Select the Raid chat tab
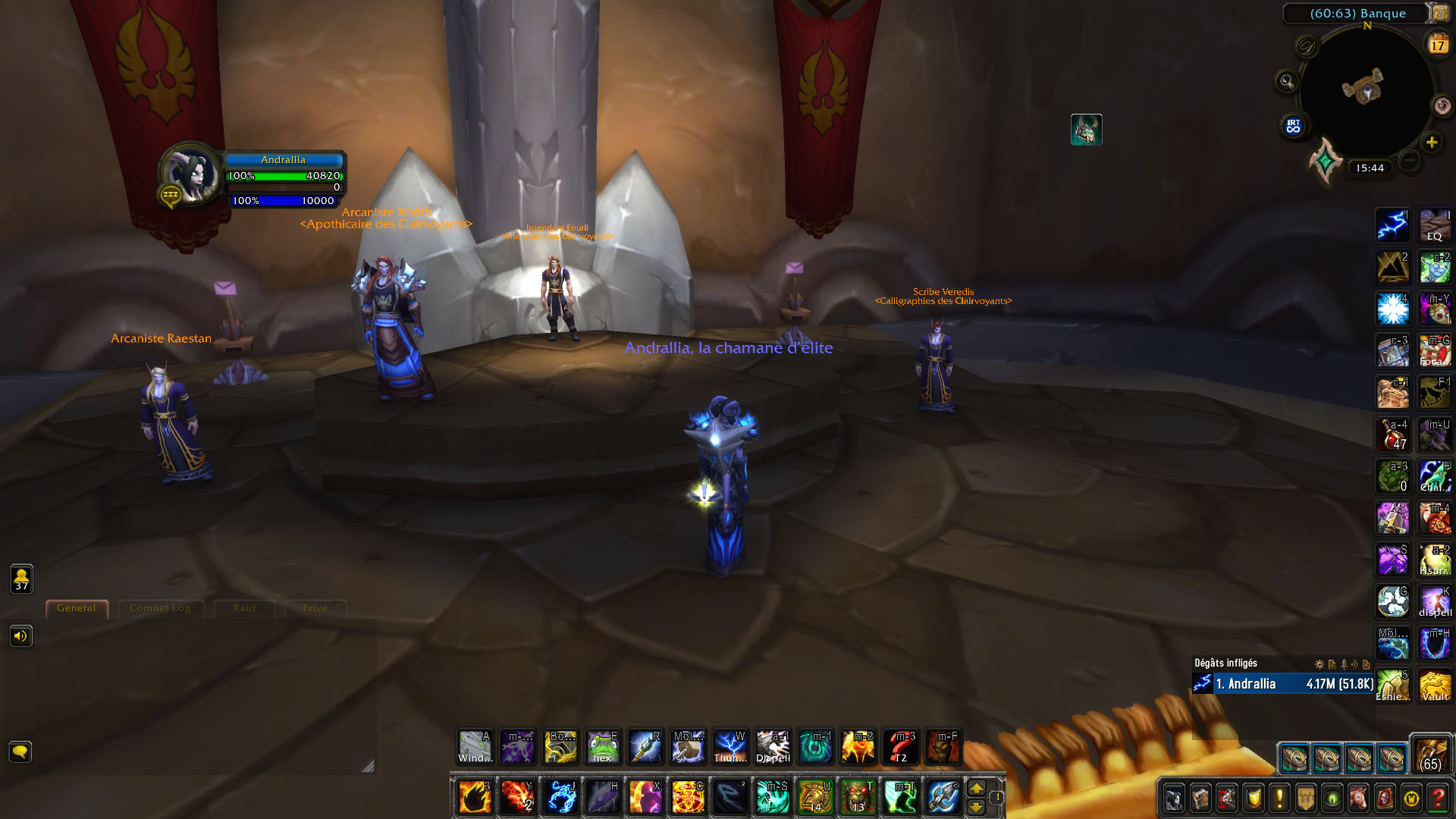The image size is (1456, 819). tap(244, 608)
